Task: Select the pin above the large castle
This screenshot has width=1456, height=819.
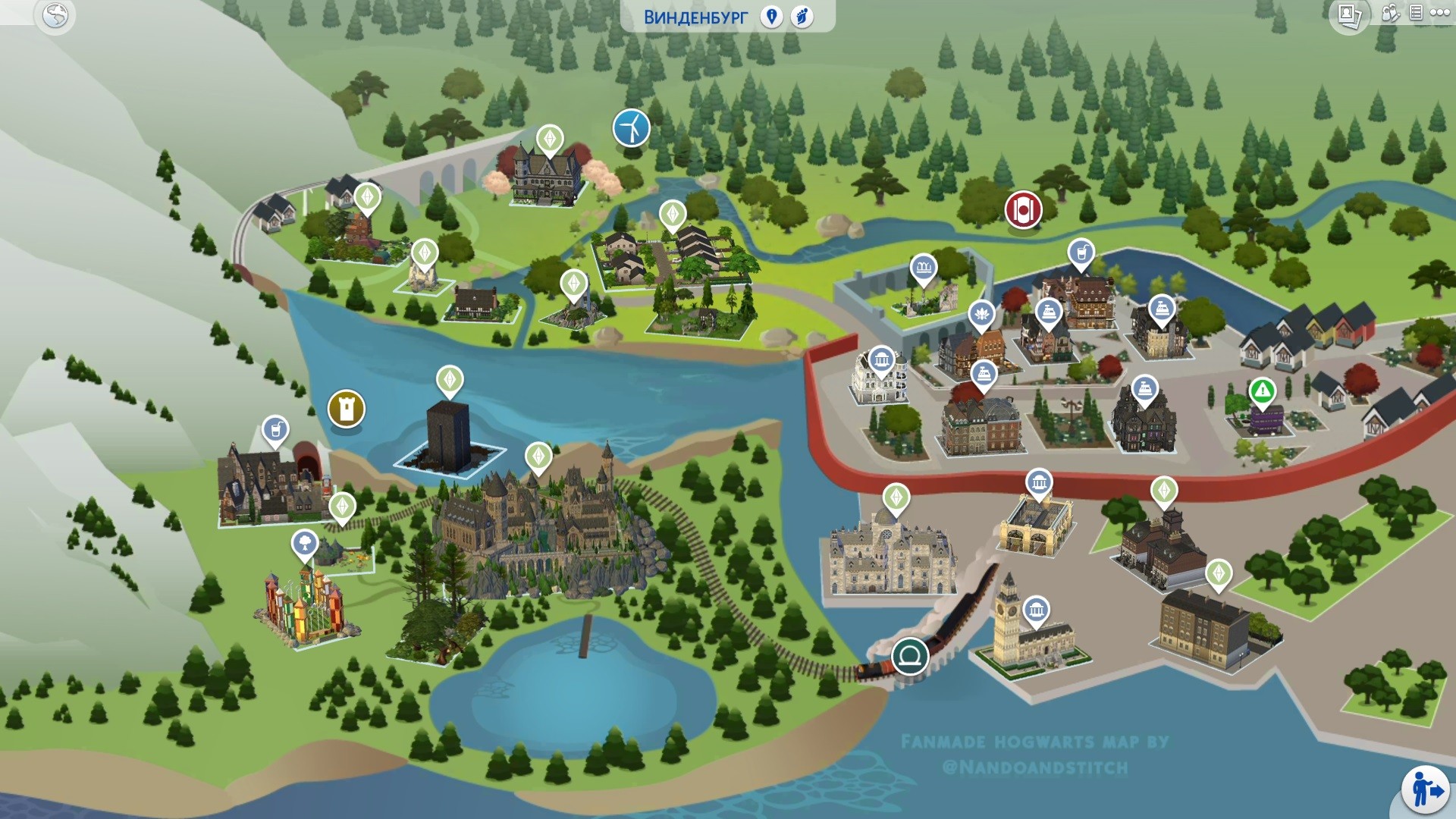Action: pyautogui.click(x=538, y=457)
